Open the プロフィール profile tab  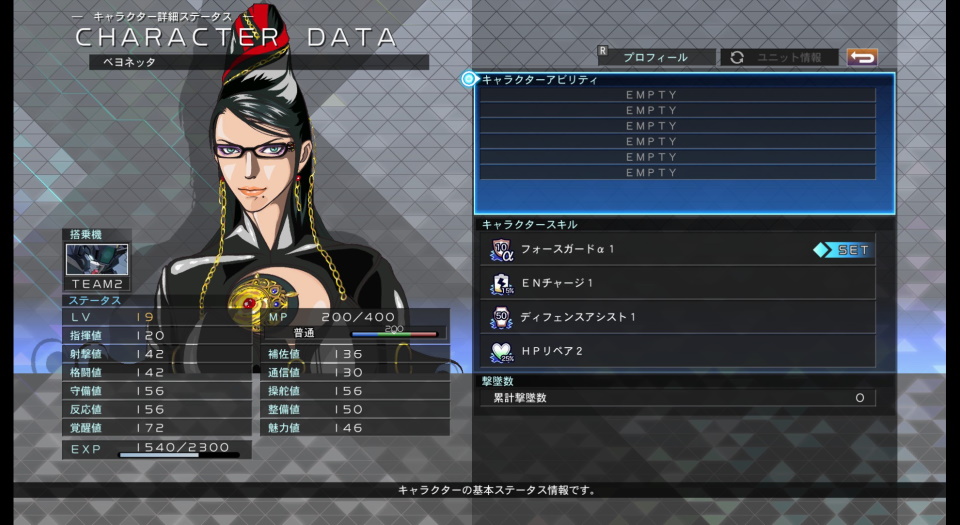click(655, 57)
